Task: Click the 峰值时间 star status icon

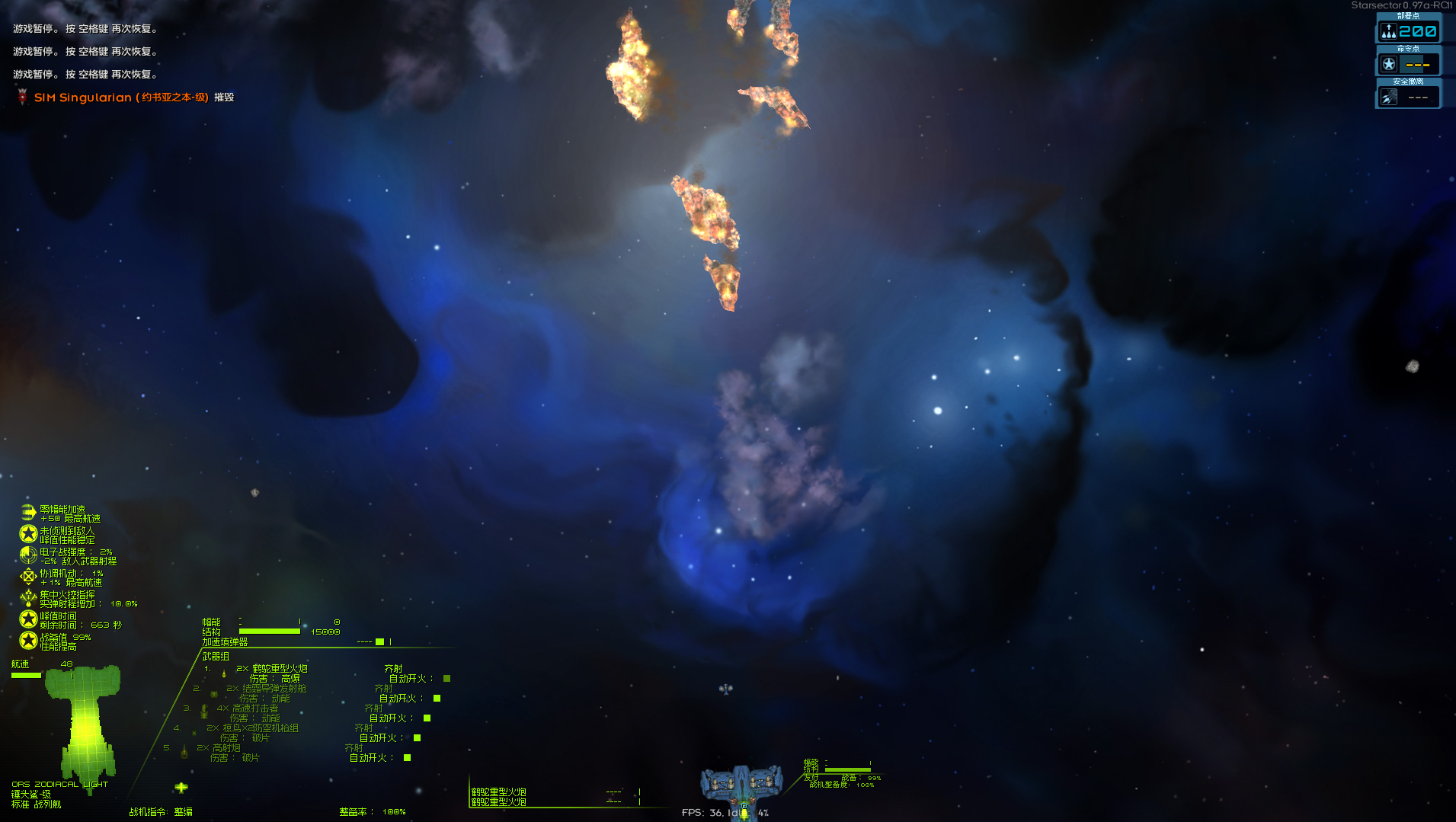Action: (x=28, y=619)
